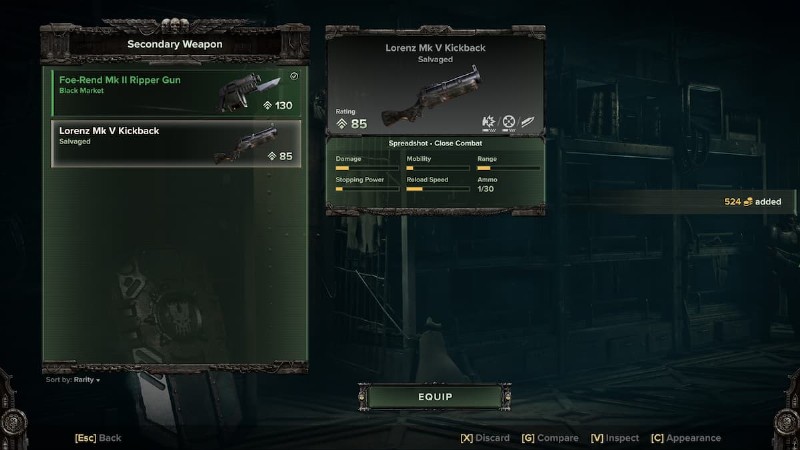800x450 pixels.
Task: Equip the selected weapon
Action: pos(435,397)
